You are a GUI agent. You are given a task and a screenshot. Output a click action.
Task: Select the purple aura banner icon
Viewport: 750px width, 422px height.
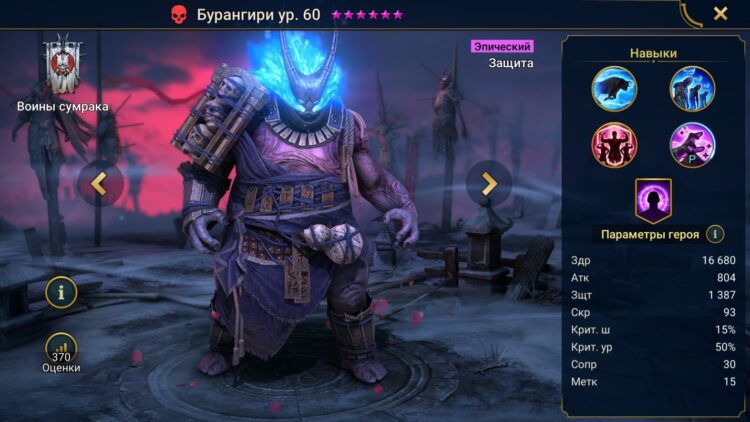653,200
